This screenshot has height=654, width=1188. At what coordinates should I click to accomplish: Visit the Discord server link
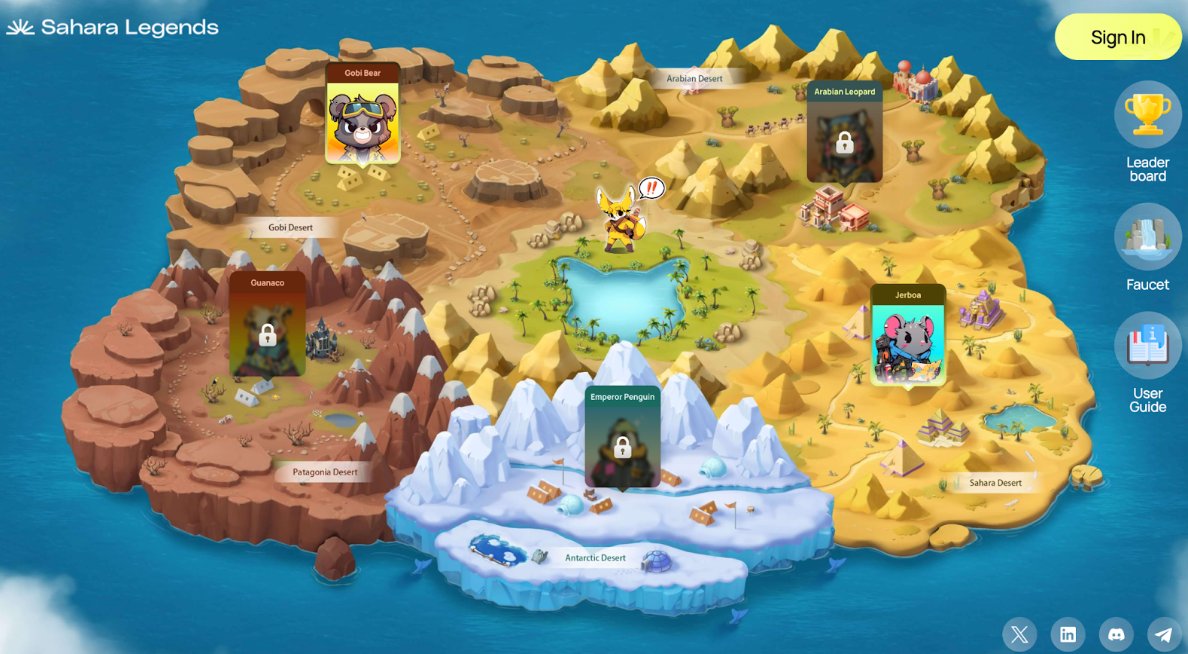(1116, 634)
